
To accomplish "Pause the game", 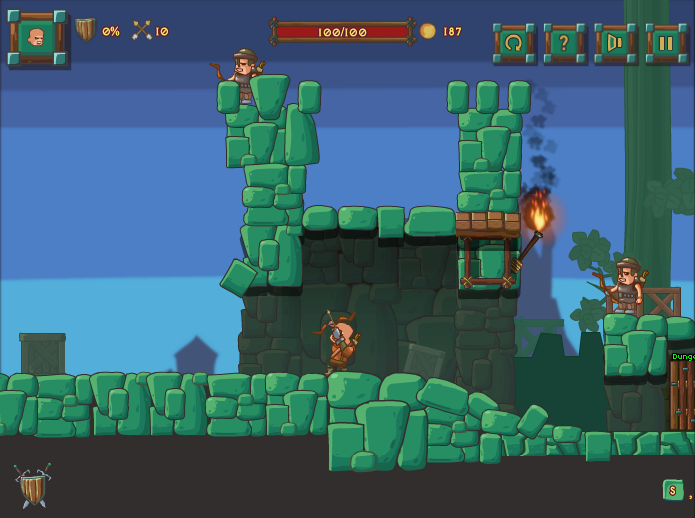I will [665, 43].
